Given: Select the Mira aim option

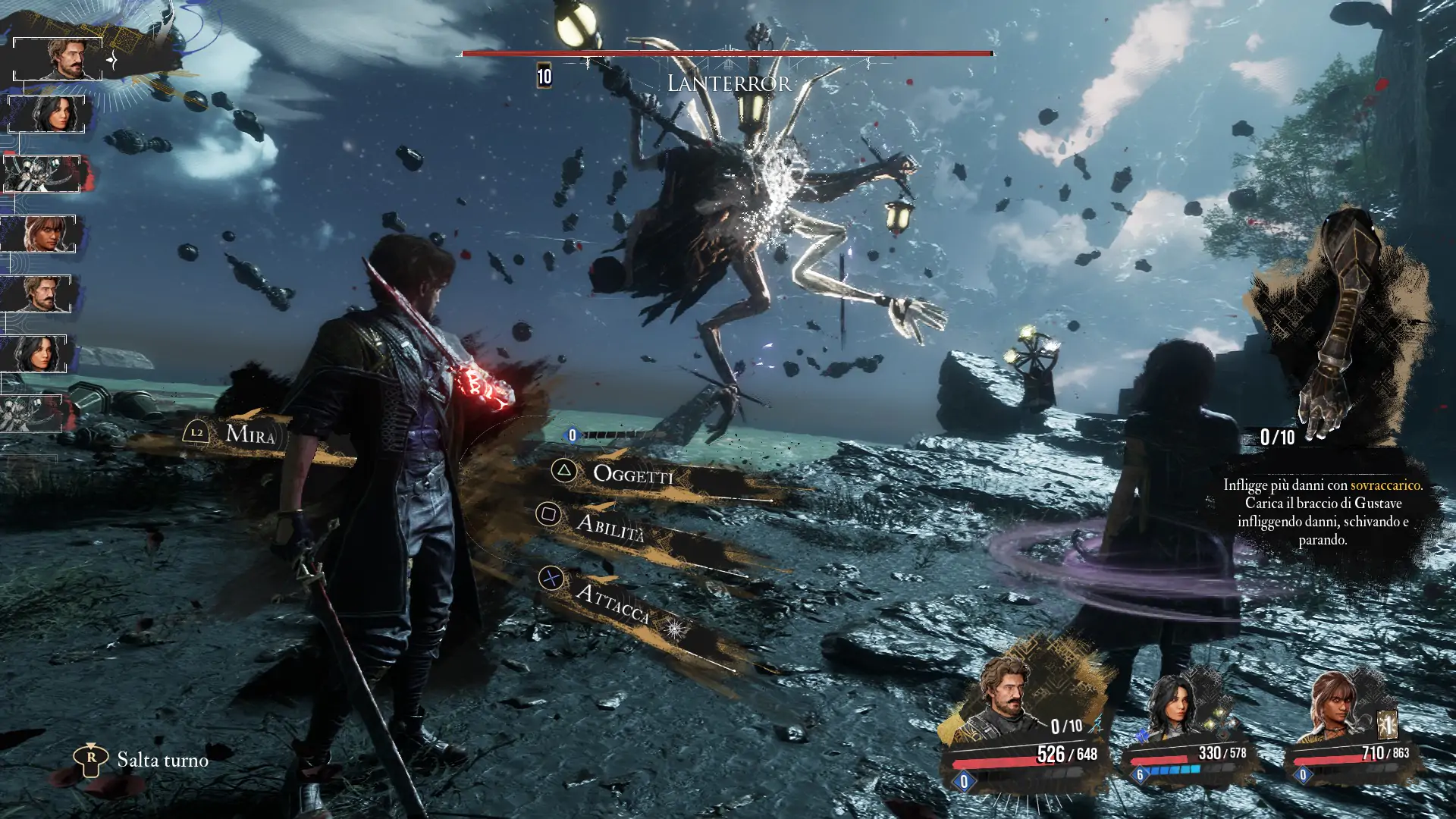Looking at the screenshot, I should [x=249, y=435].
